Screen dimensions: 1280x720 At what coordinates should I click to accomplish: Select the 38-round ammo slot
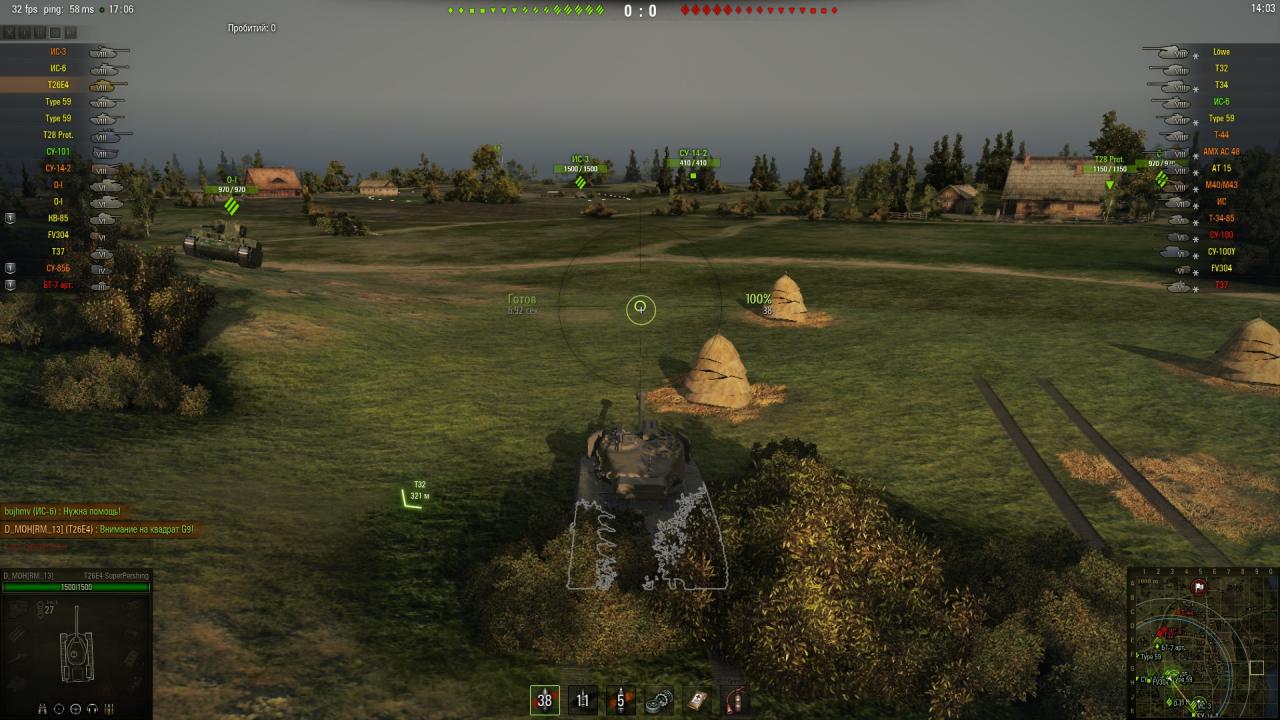(x=544, y=700)
